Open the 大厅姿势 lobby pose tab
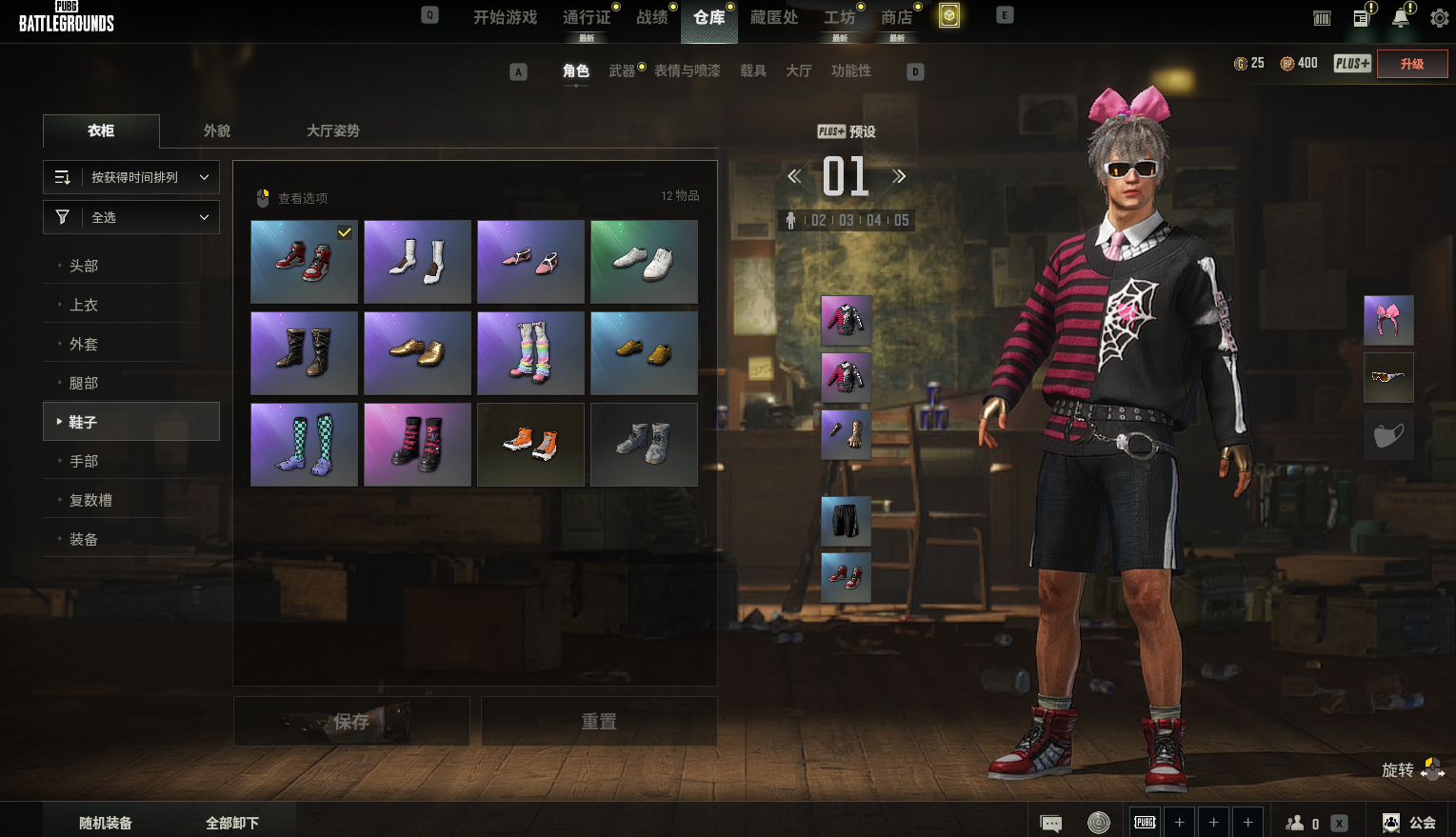The width and height of the screenshot is (1456, 837). 333,130
